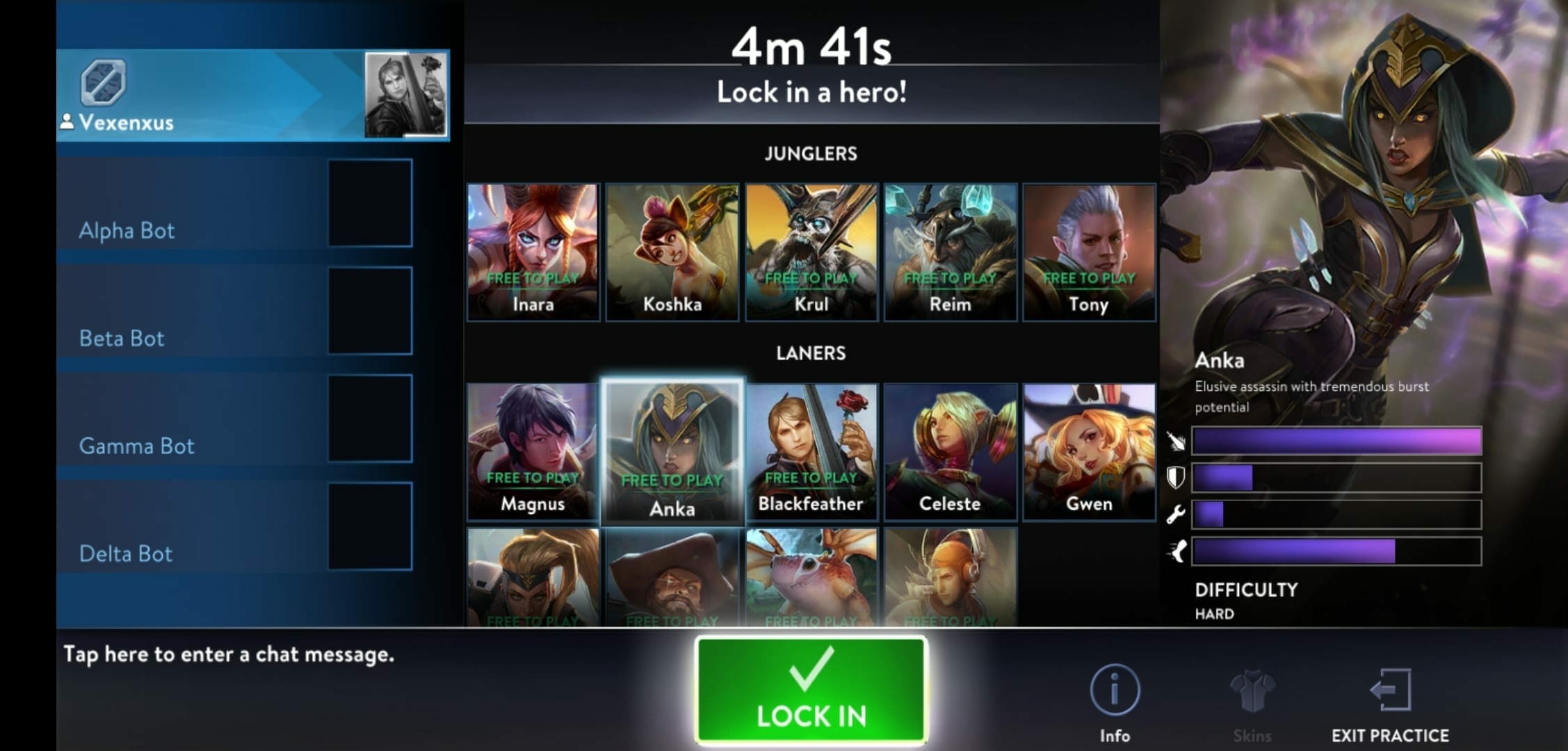Select the Gwen hero tile
The image size is (1568, 751).
[1089, 451]
